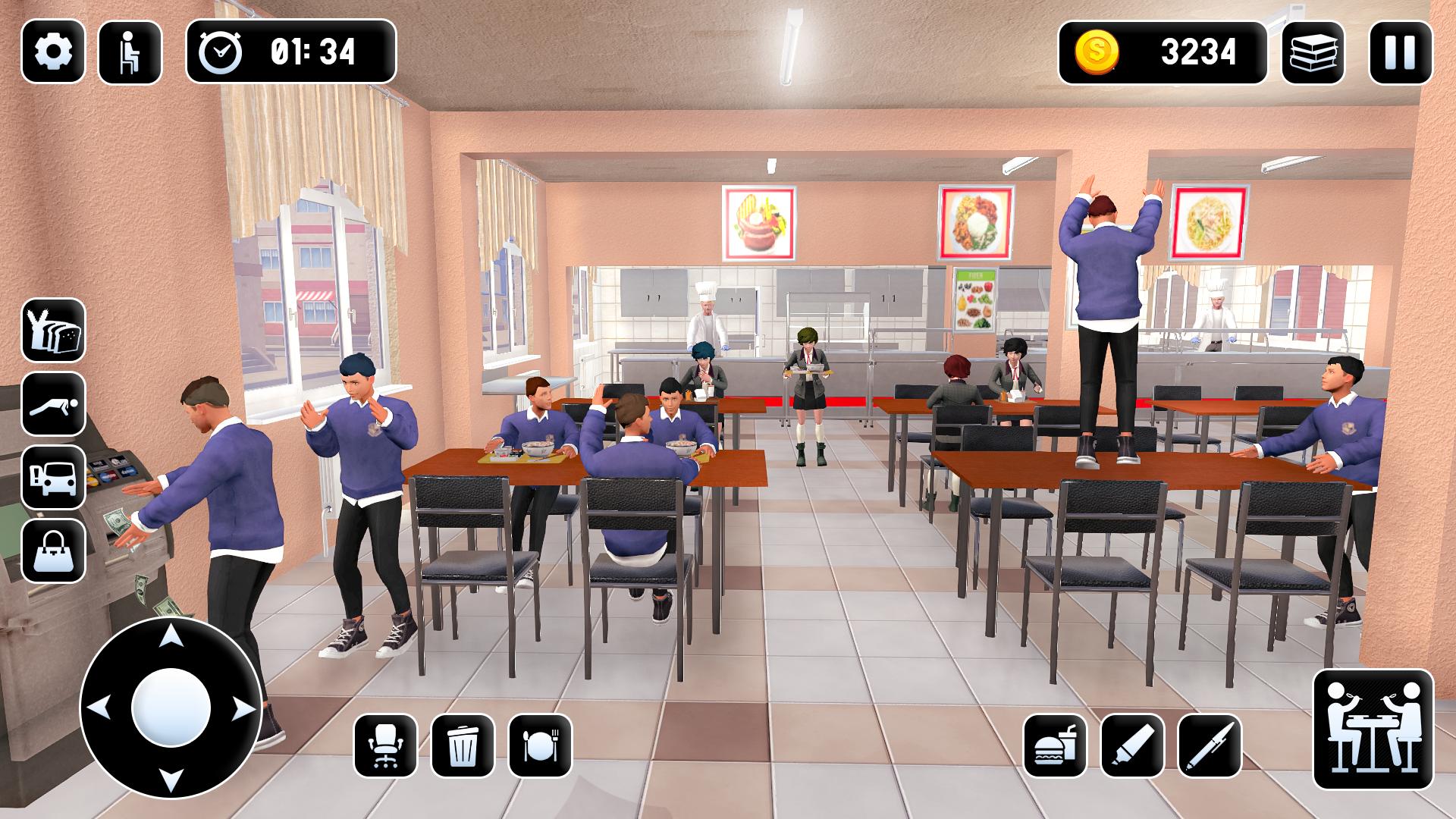Screen dimensions: 1456x819
Task: Select the bread slices action
Action: (x=53, y=330)
